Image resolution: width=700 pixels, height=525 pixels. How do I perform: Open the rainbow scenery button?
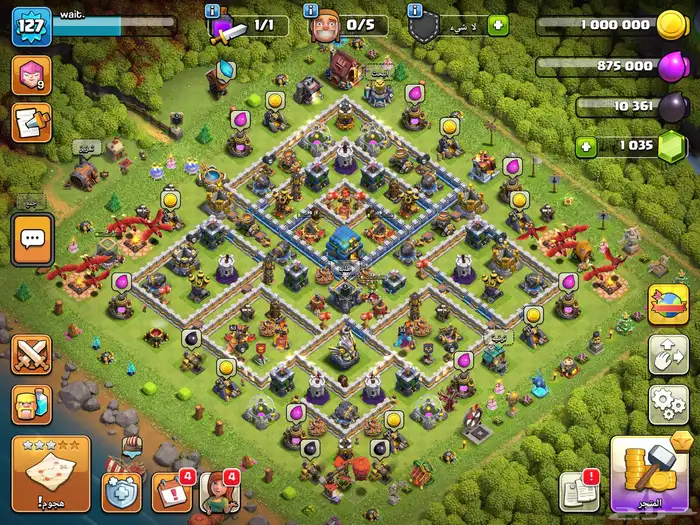(669, 305)
